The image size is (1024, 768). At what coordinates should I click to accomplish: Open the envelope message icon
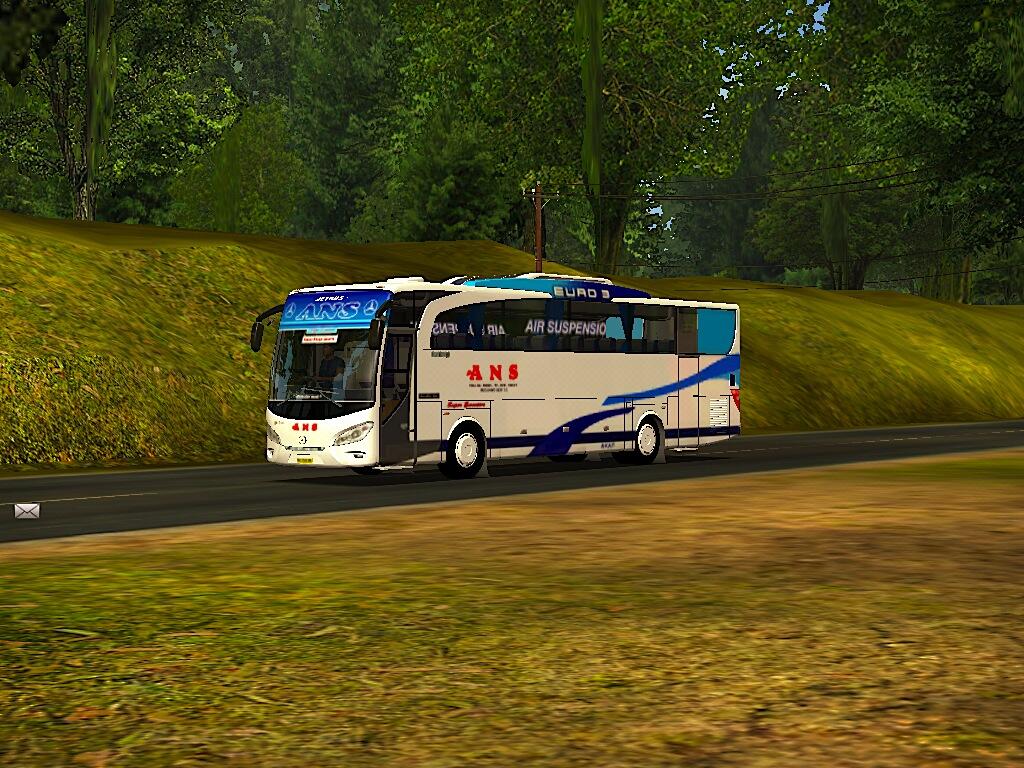pyautogui.click(x=27, y=511)
